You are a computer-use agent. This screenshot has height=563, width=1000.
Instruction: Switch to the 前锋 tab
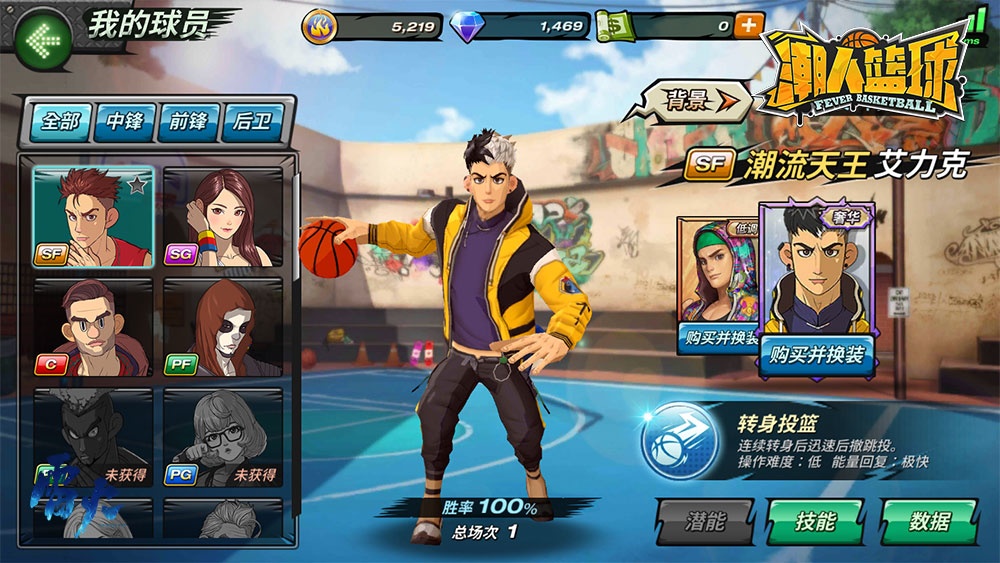point(189,122)
